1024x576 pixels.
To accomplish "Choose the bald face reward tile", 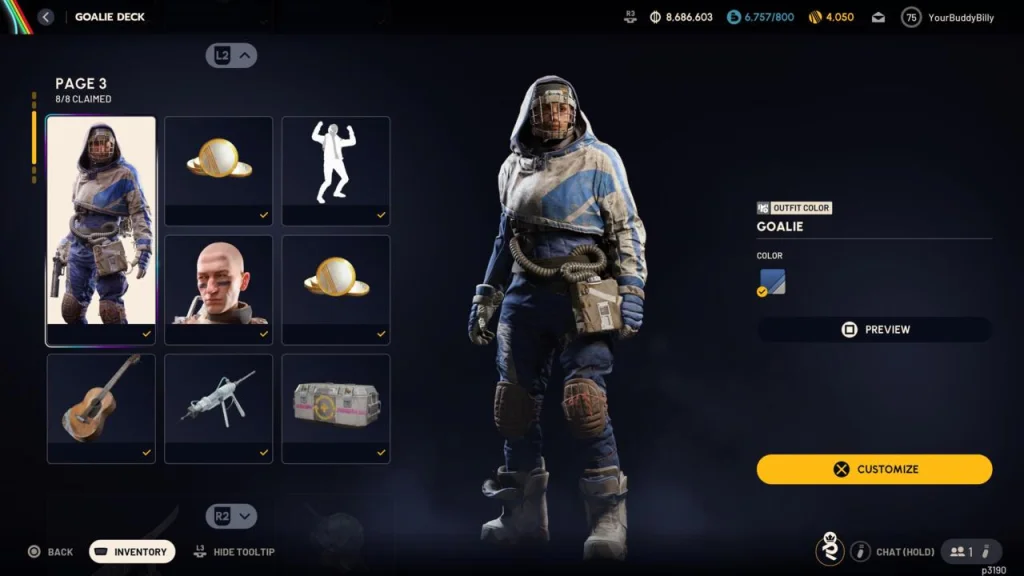I will coord(218,289).
